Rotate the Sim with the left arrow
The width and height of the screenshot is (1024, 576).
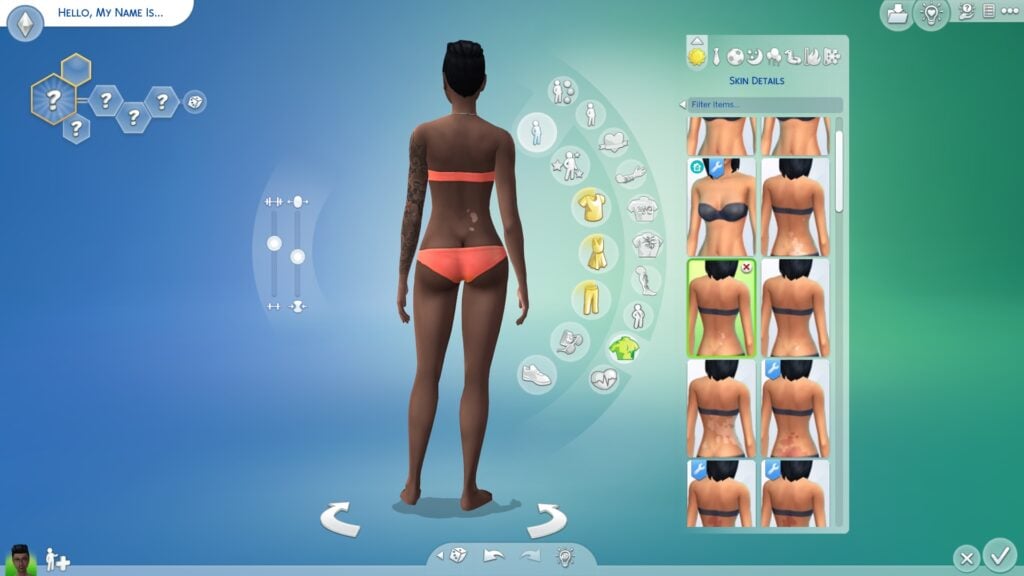pos(340,519)
